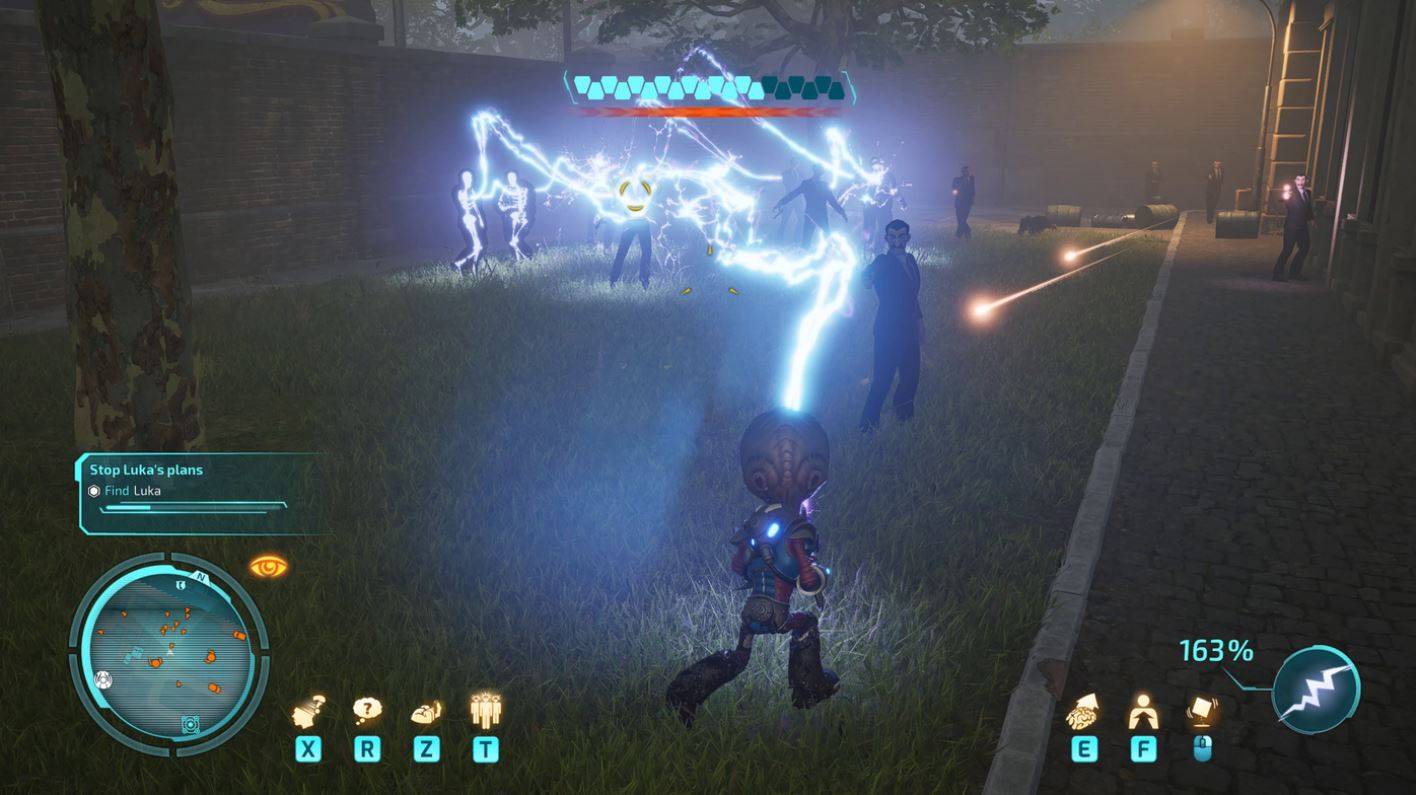Viewport: 1416px width, 795px height.
Task: Activate the Forget ability head icon
Action: point(308,711)
